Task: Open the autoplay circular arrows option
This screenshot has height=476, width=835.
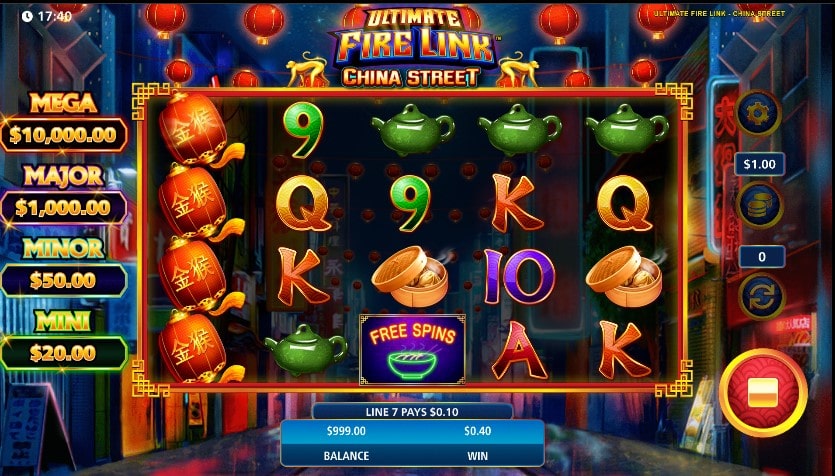Action: (760, 297)
